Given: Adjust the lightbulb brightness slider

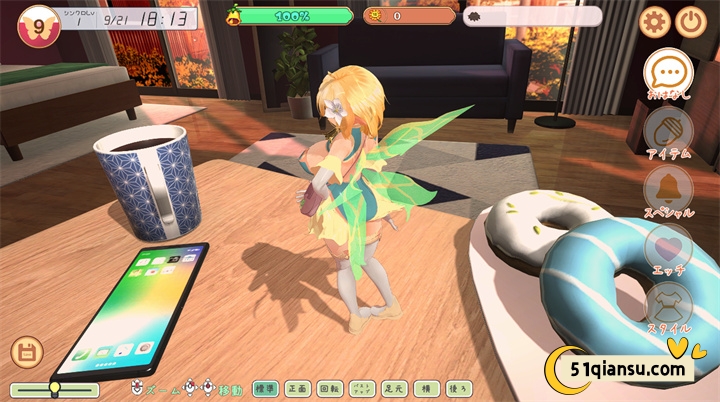Looking at the screenshot, I should click(x=55, y=389).
